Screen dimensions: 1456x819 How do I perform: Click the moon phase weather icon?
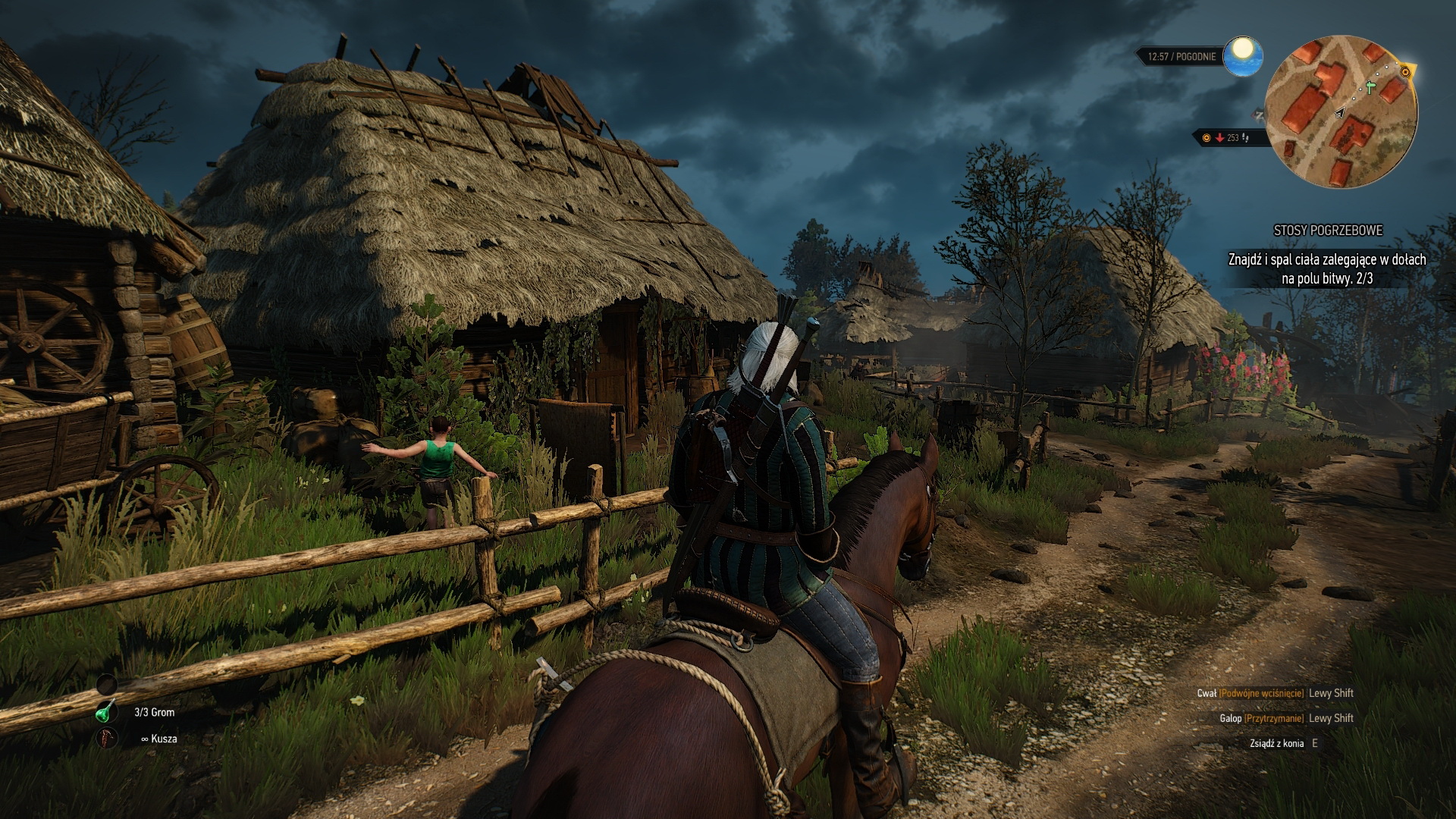coord(1241,57)
